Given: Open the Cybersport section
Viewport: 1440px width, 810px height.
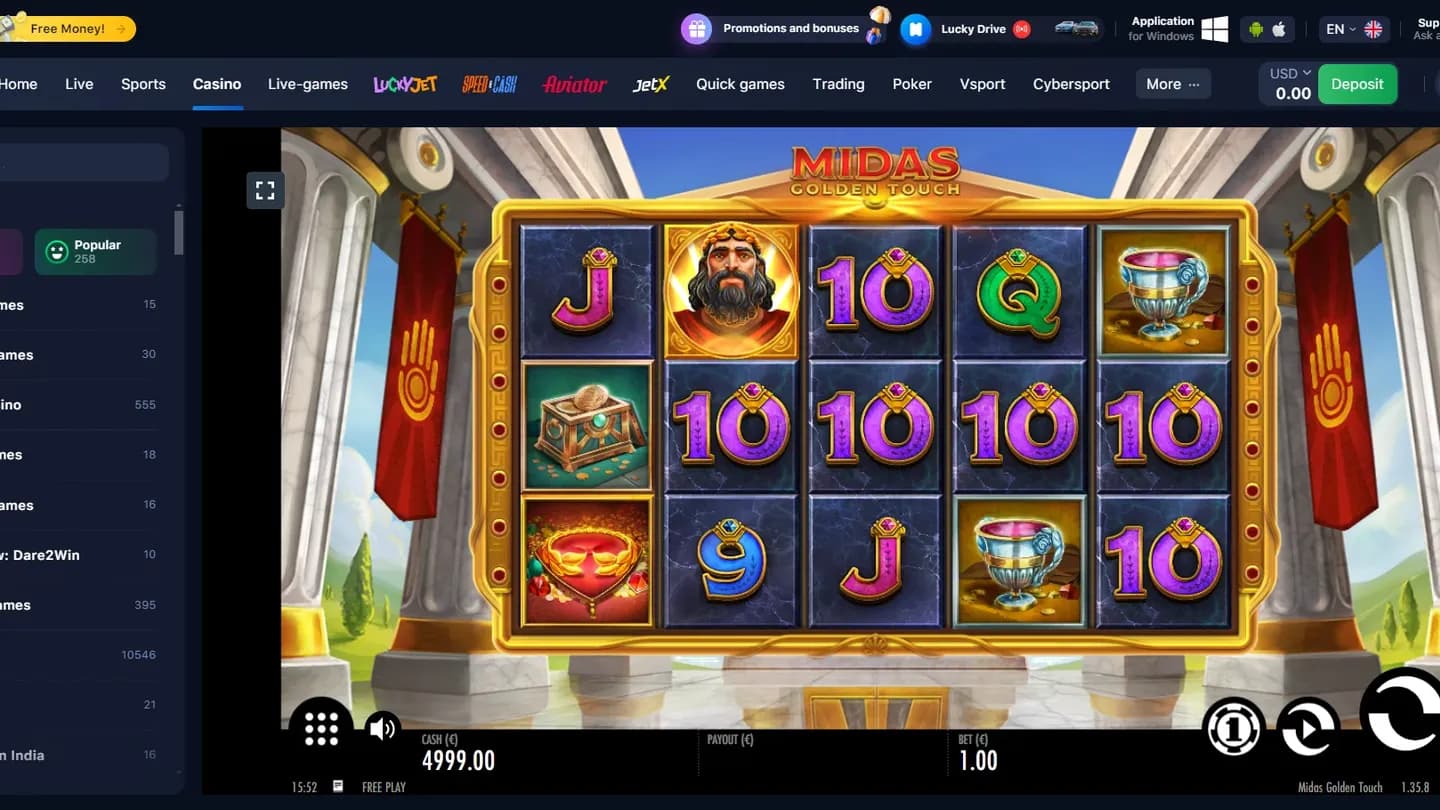Looking at the screenshot, I should point(1071,84).
